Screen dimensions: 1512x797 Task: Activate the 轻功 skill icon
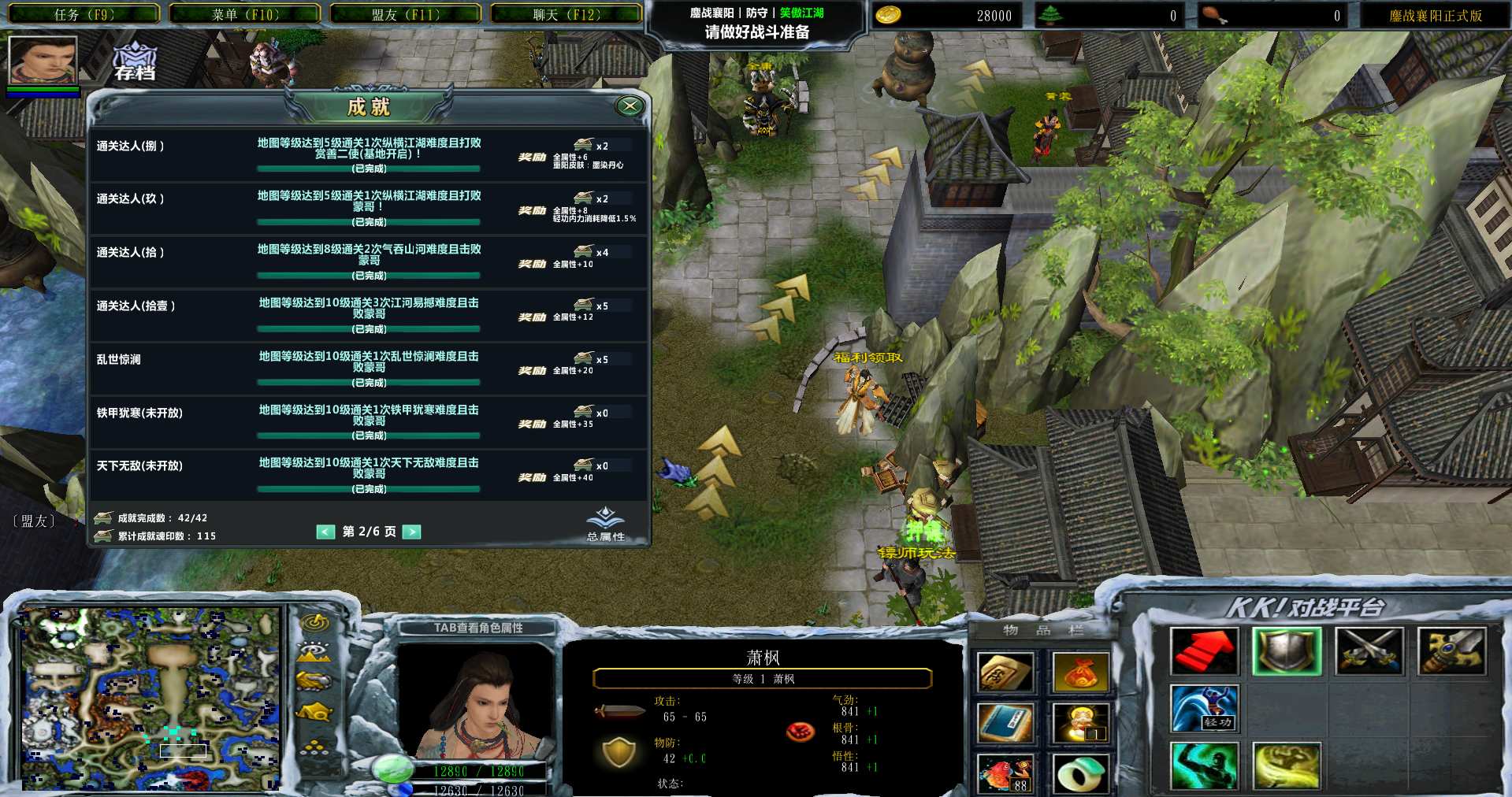pyautogui.click(x=1203, y=708)
